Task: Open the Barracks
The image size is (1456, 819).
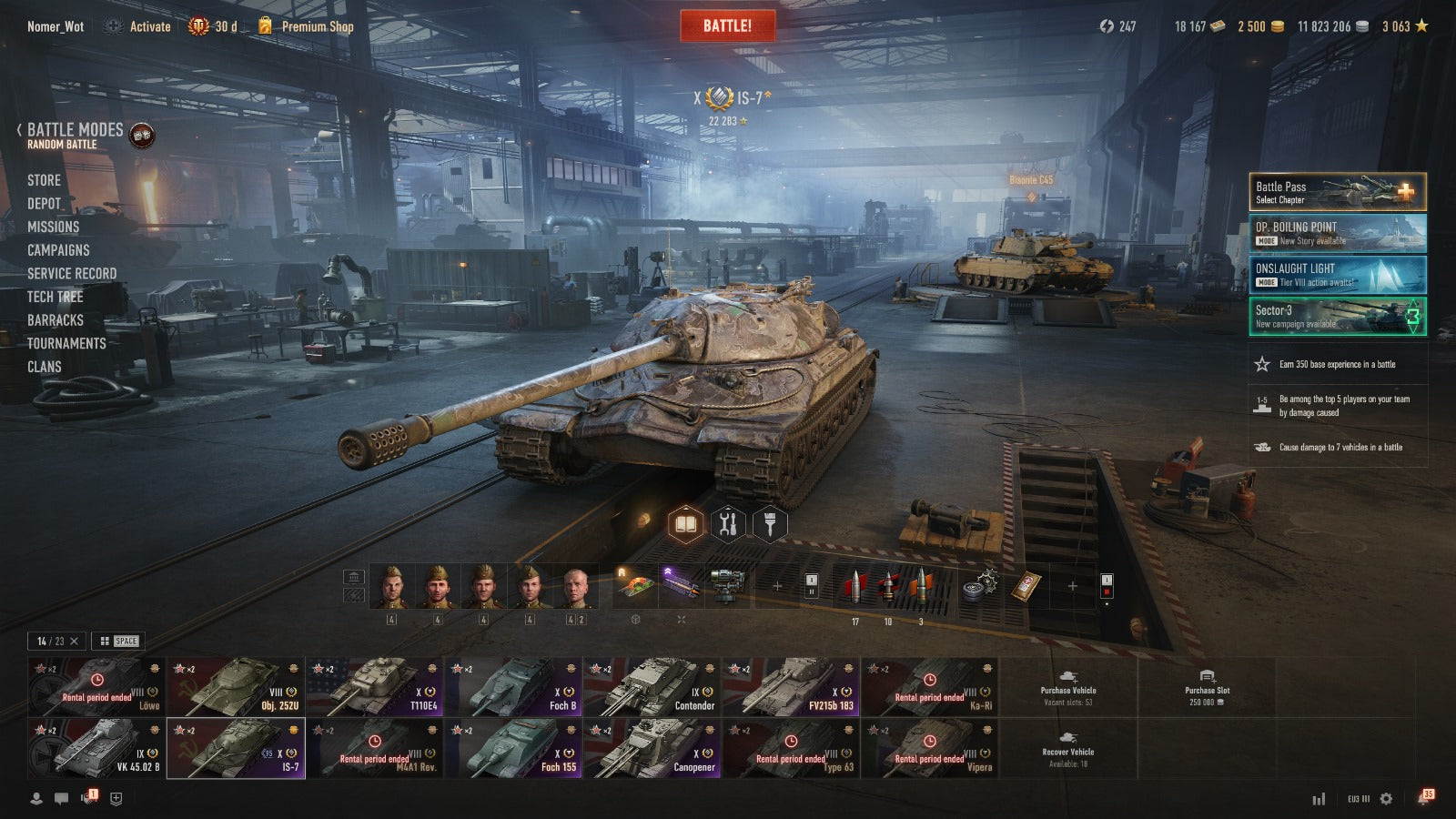Action: (x=55, y=320)
